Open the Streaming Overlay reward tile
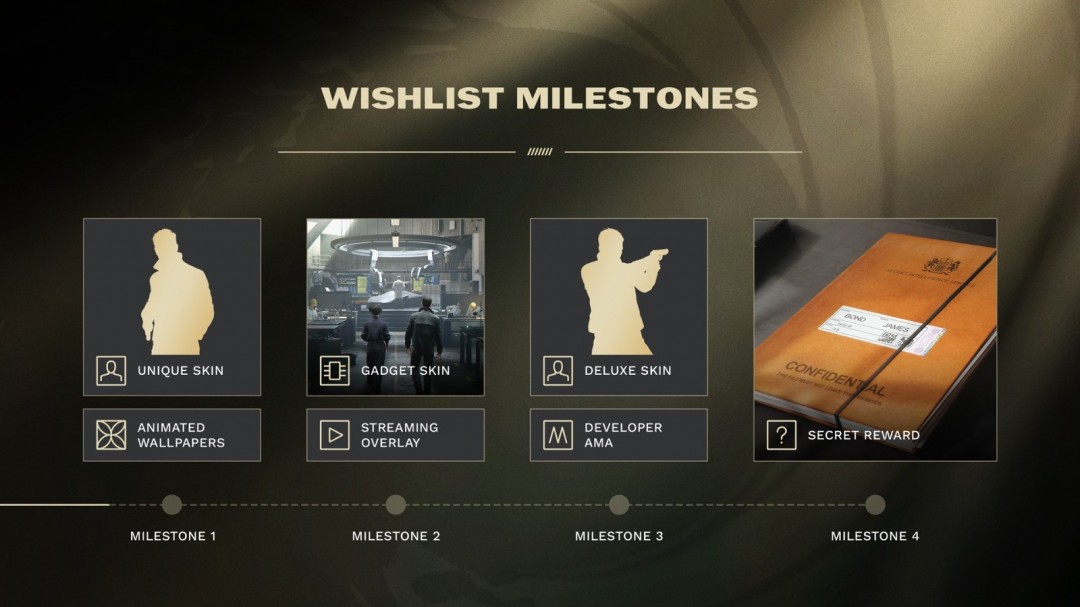The width and height of the screenshot is (1080, 607). [395, 435]
